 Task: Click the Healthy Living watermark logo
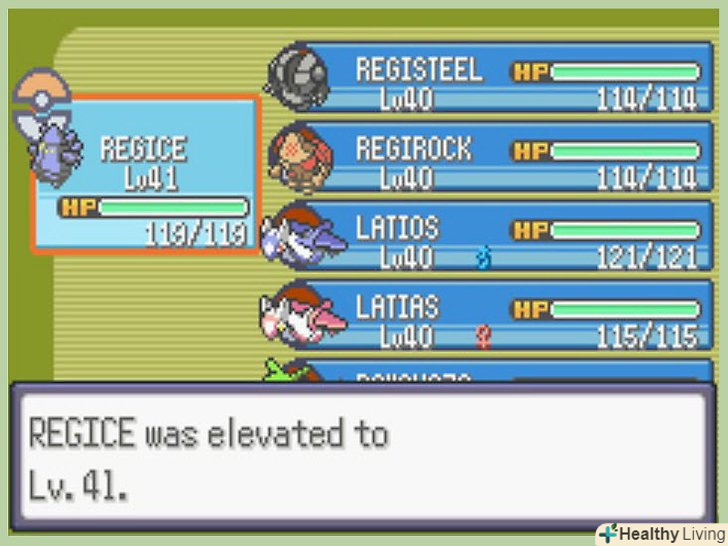[659, 533]
